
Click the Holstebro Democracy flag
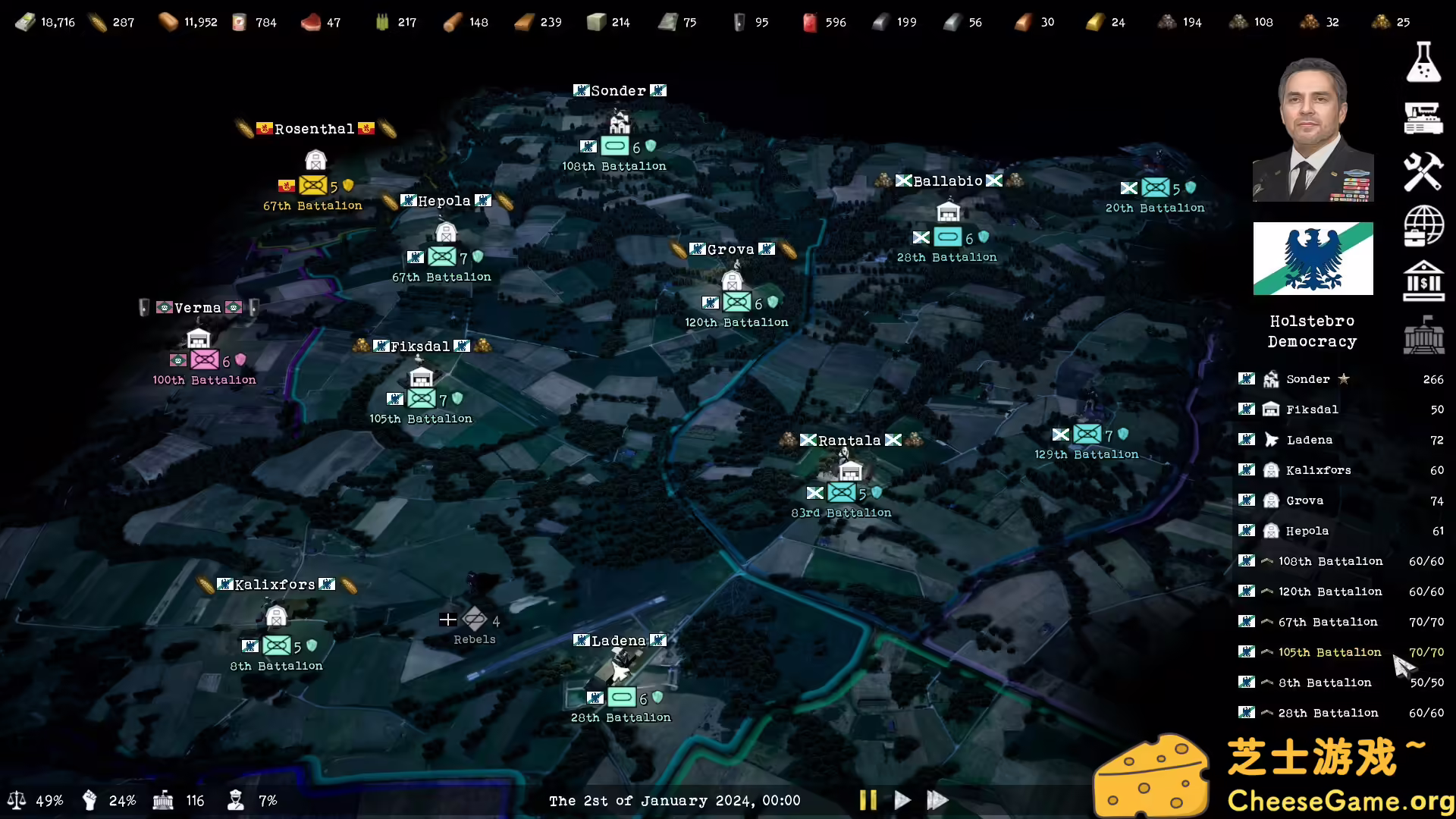click(1313, 258)
